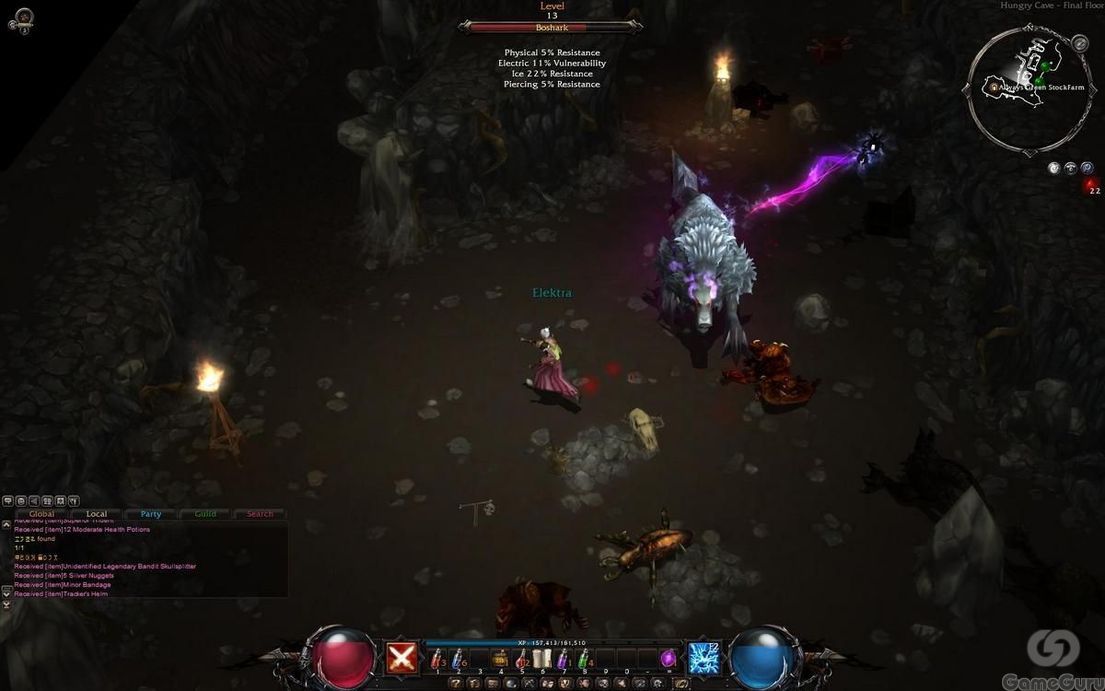1105x691 pixels.
Task: Click the character portrait icon
Action: coord(22,18)
